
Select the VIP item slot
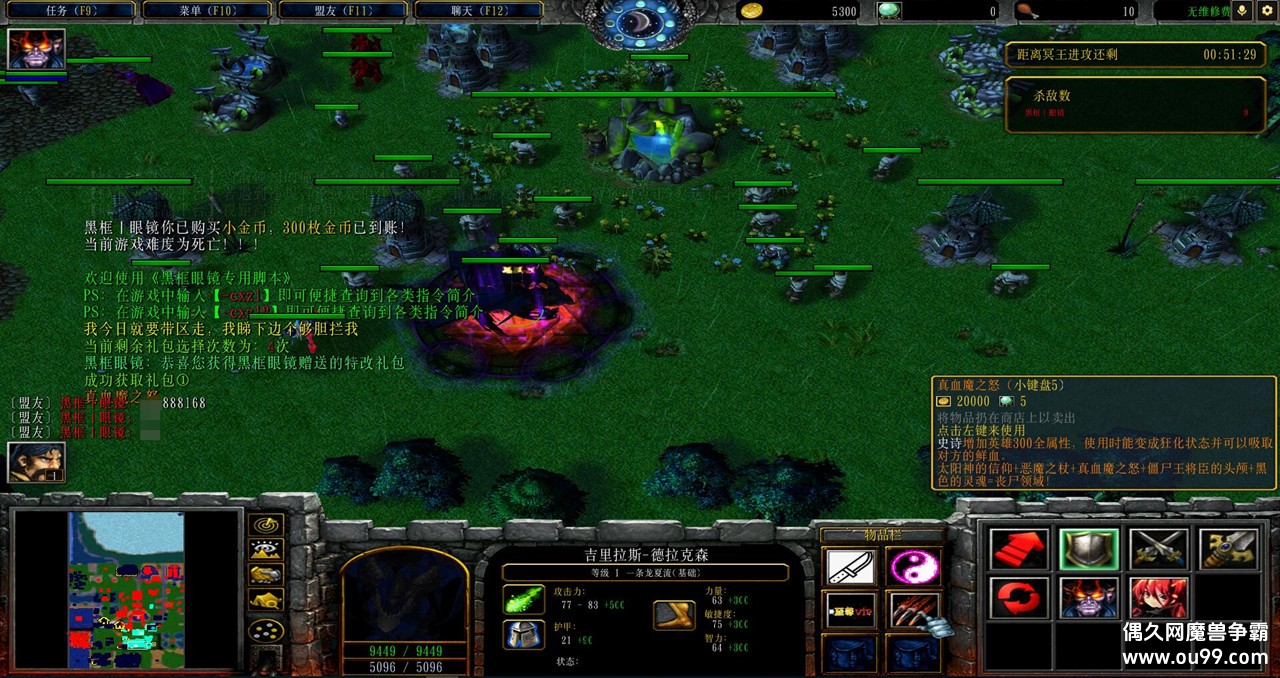(850, 610)
